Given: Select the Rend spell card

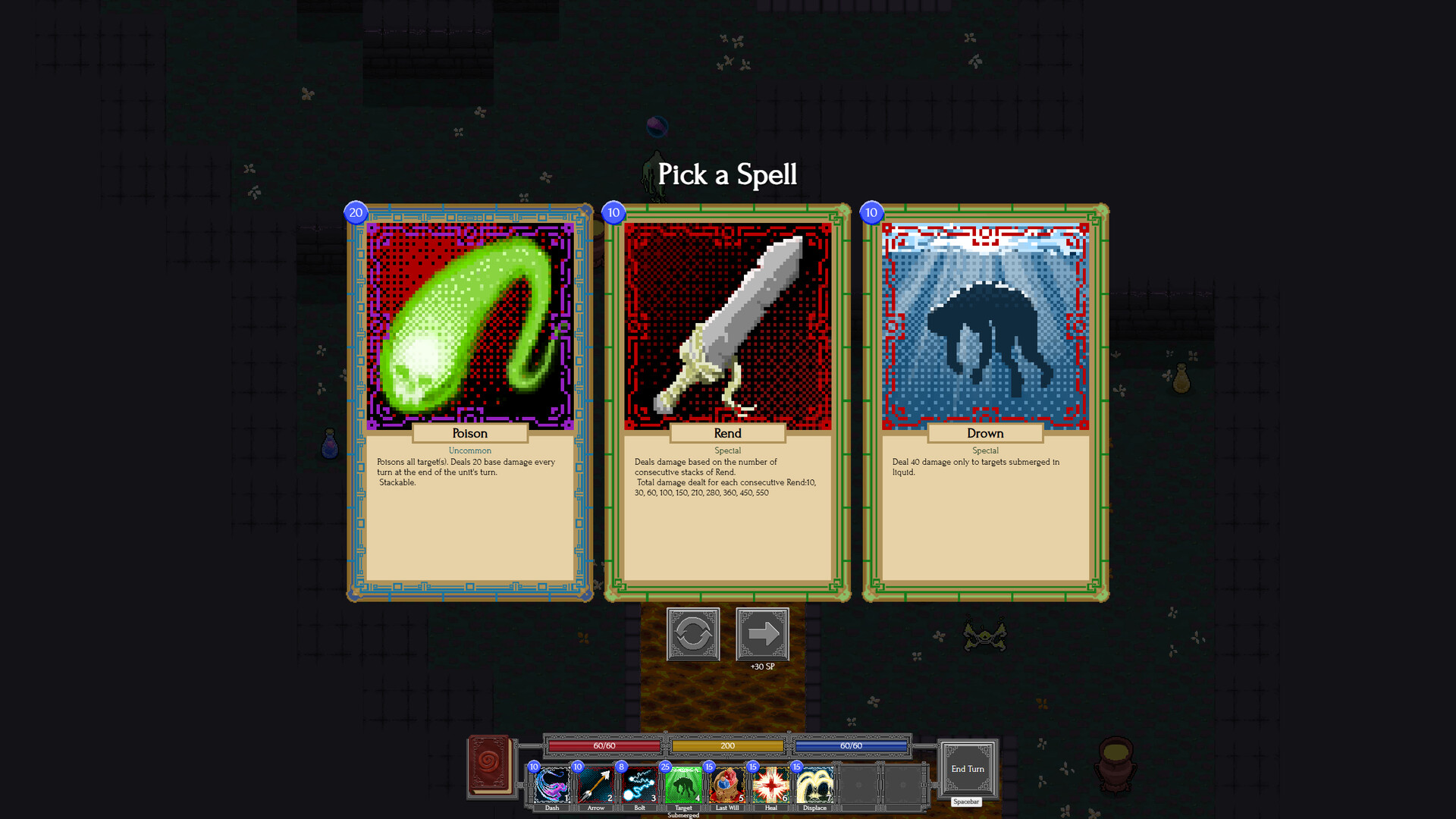Looking at the screenshot, I should click(726, 402).
